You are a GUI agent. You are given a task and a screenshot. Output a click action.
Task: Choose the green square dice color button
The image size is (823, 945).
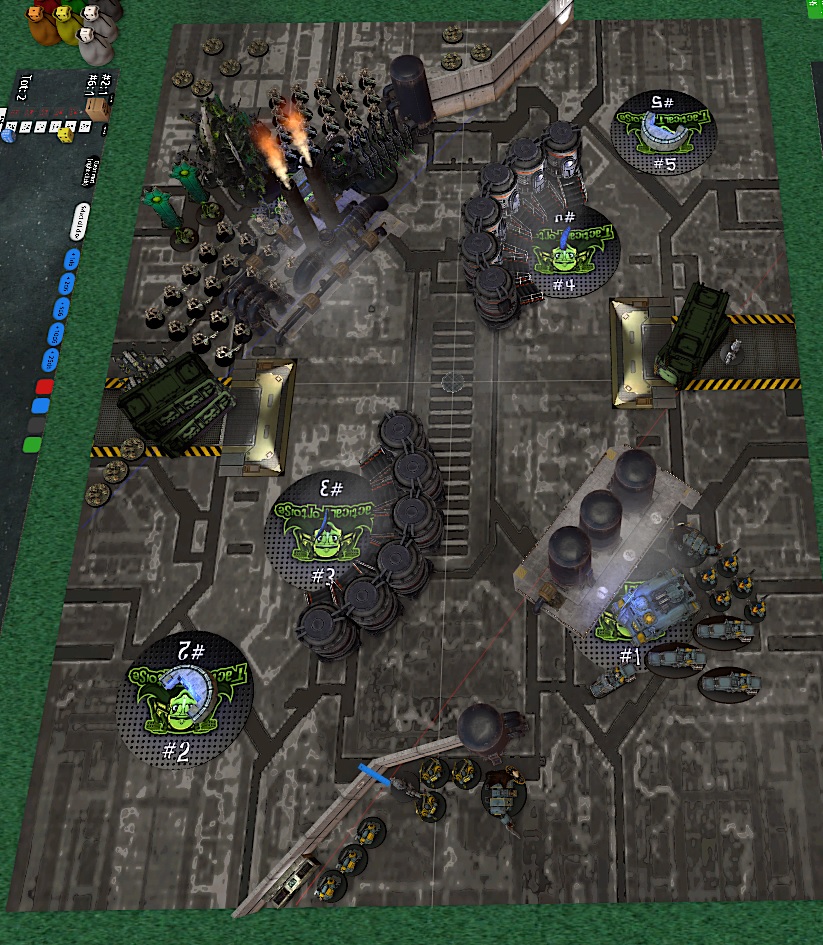[34, 443]
